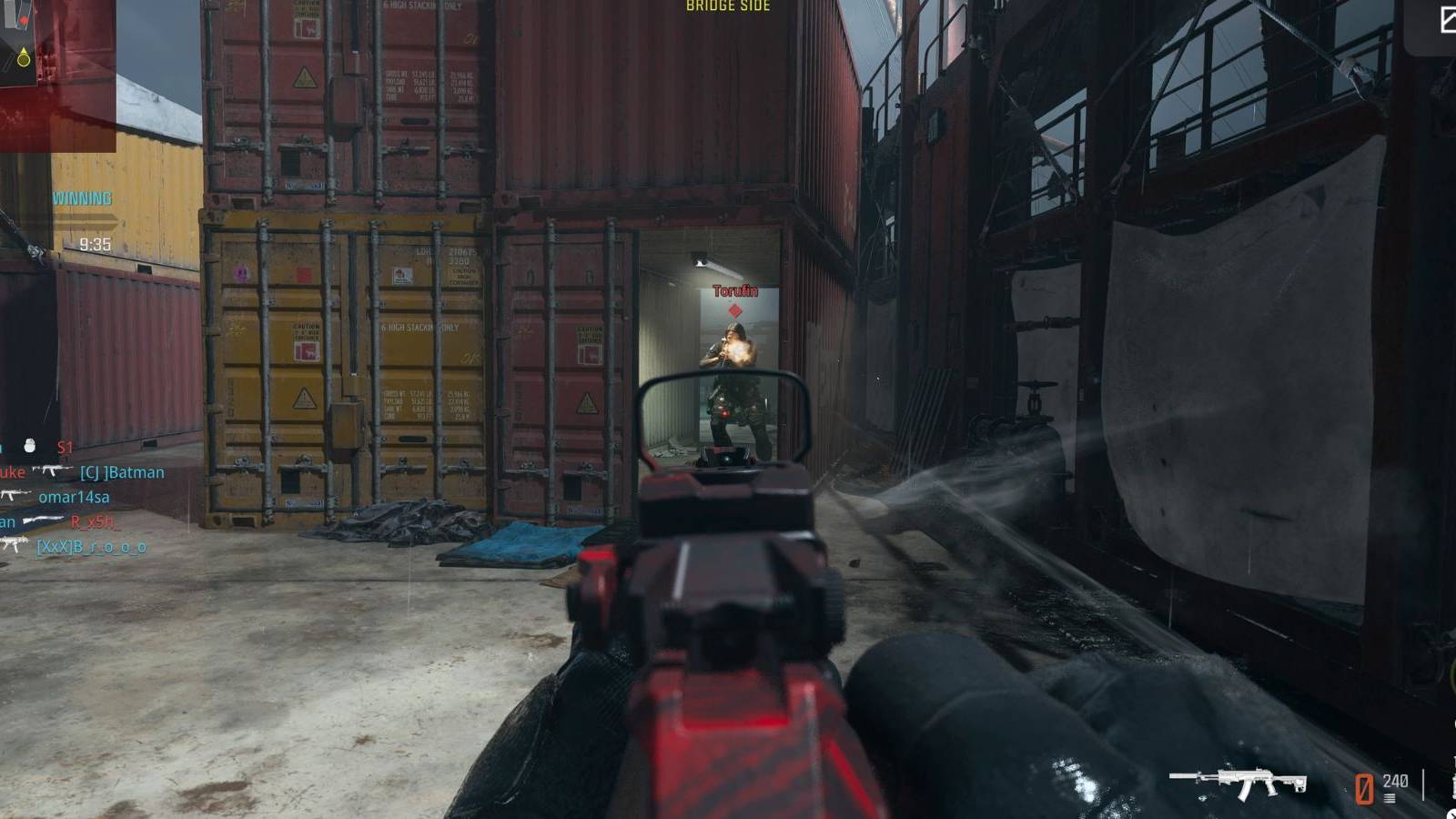Viewport: 1456px width, 819px height.
Task: Click the orange magazine ammo icon
Action: [x=1364, y=788]
